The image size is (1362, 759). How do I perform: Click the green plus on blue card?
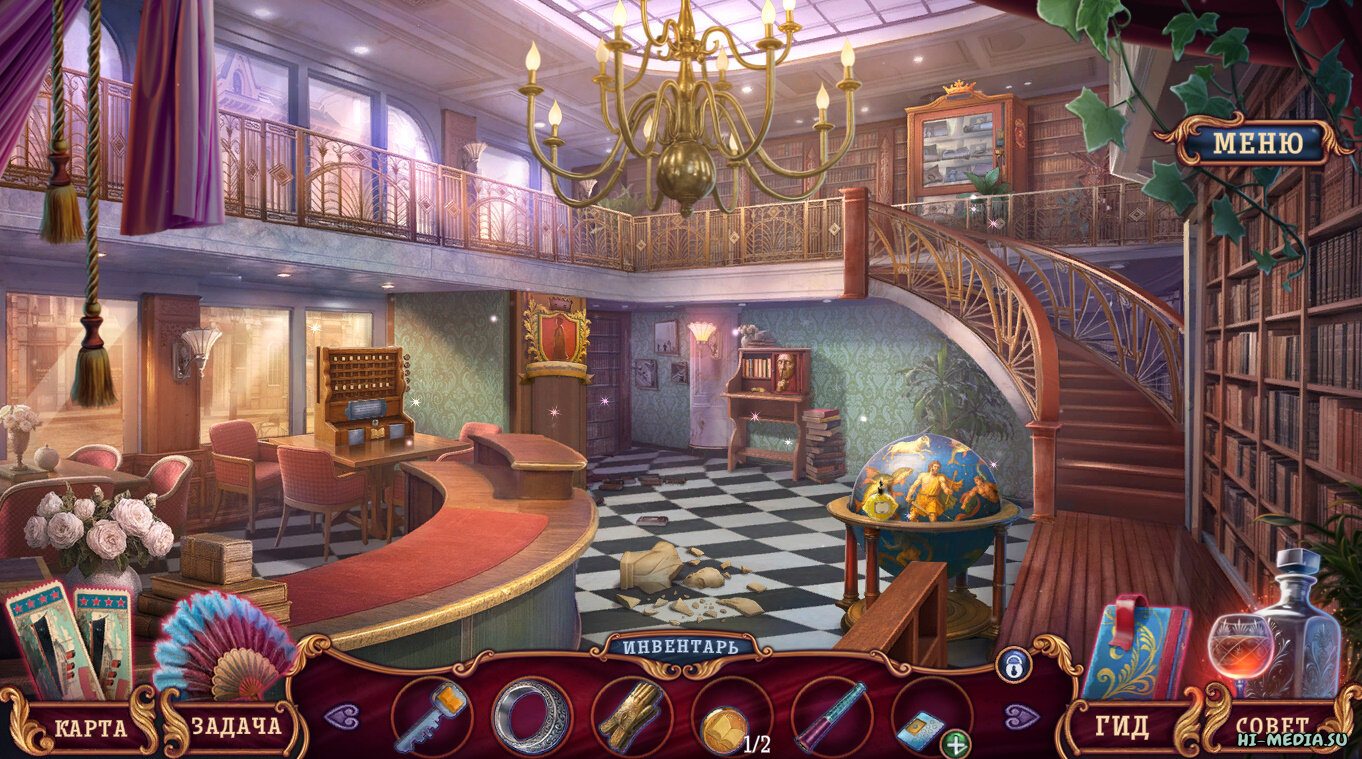956,743
